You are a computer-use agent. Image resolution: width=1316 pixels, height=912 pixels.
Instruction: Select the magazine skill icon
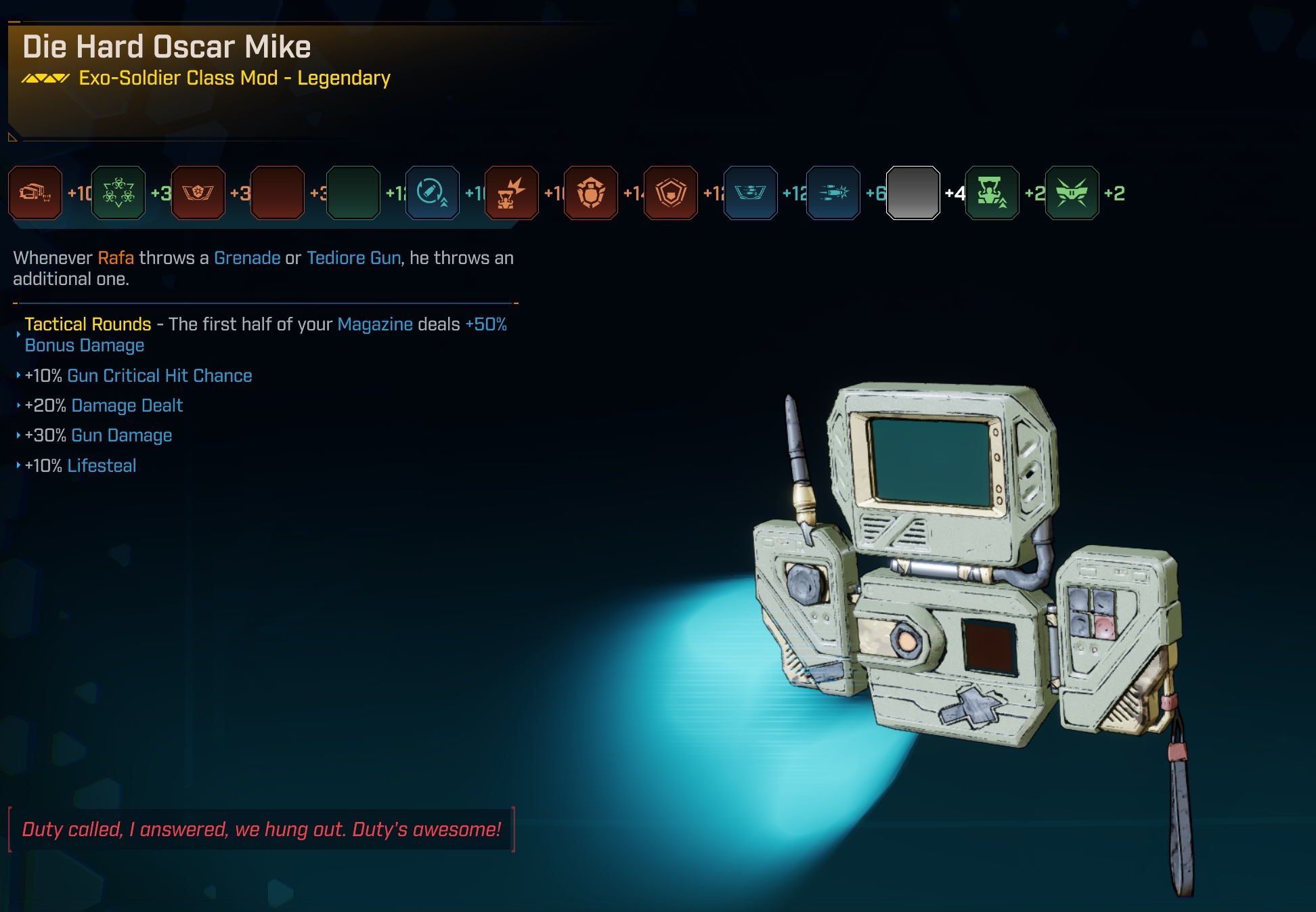point(35,193)
